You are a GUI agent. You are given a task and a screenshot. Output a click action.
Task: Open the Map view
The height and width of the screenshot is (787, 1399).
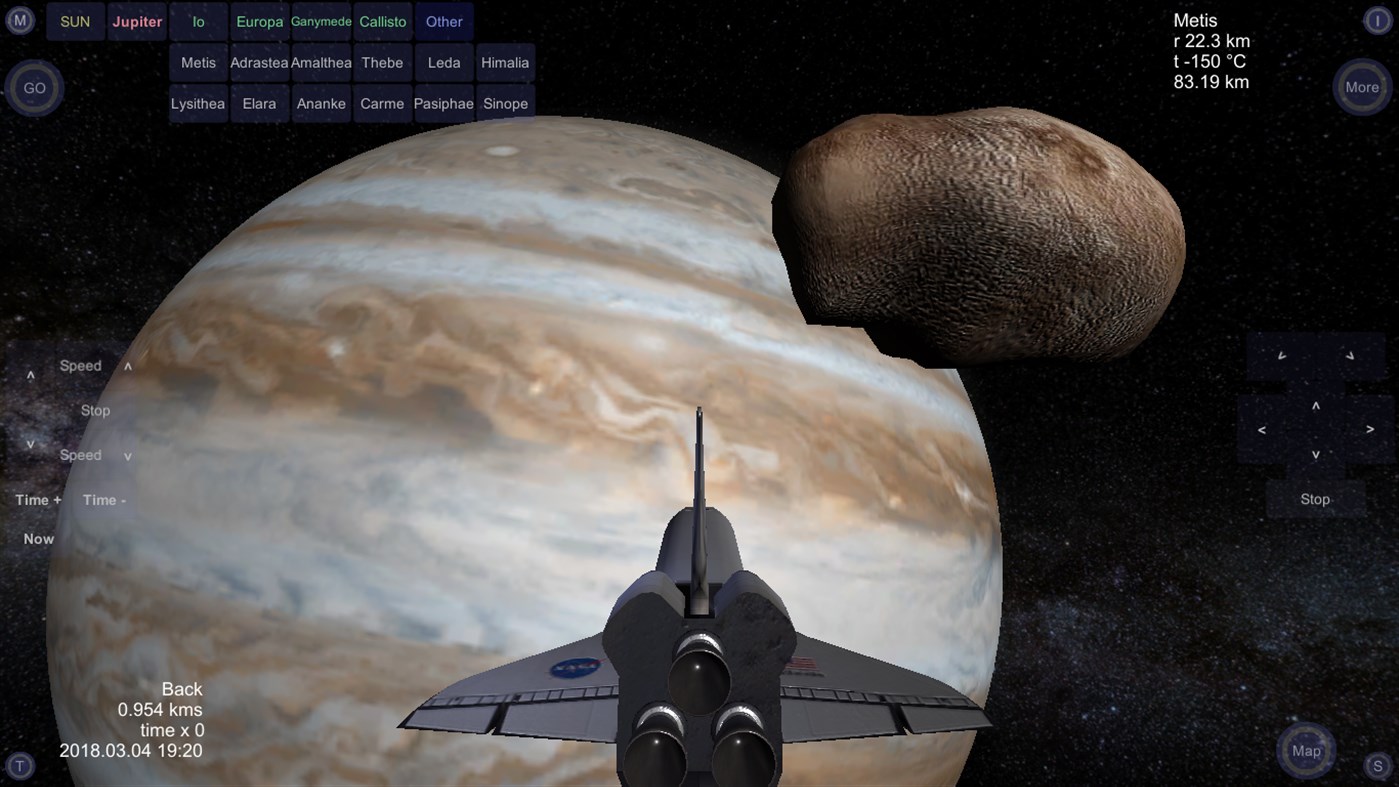(1305, 750)
